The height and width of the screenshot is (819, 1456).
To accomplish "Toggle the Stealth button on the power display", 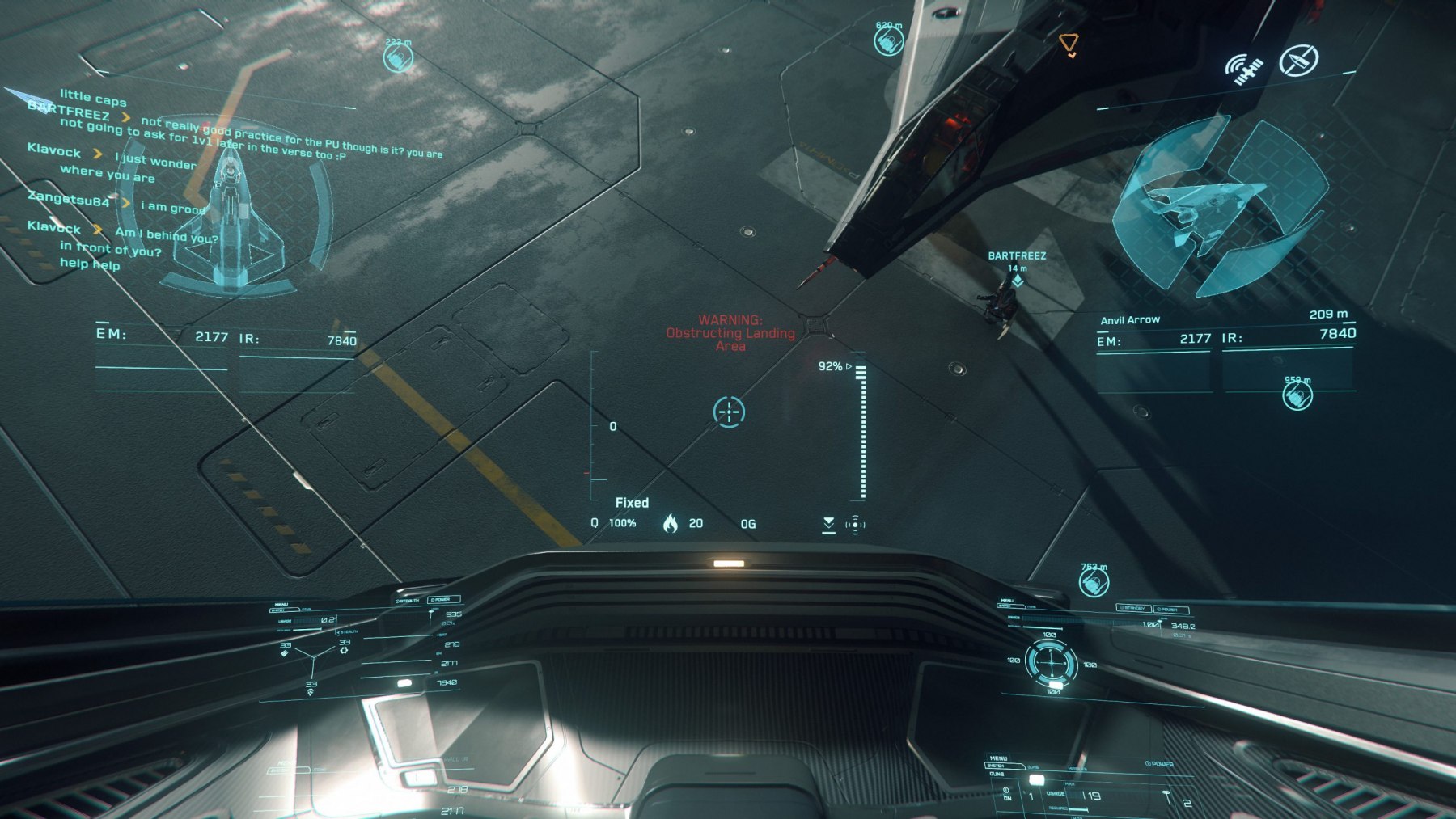I will coord(408,601).
